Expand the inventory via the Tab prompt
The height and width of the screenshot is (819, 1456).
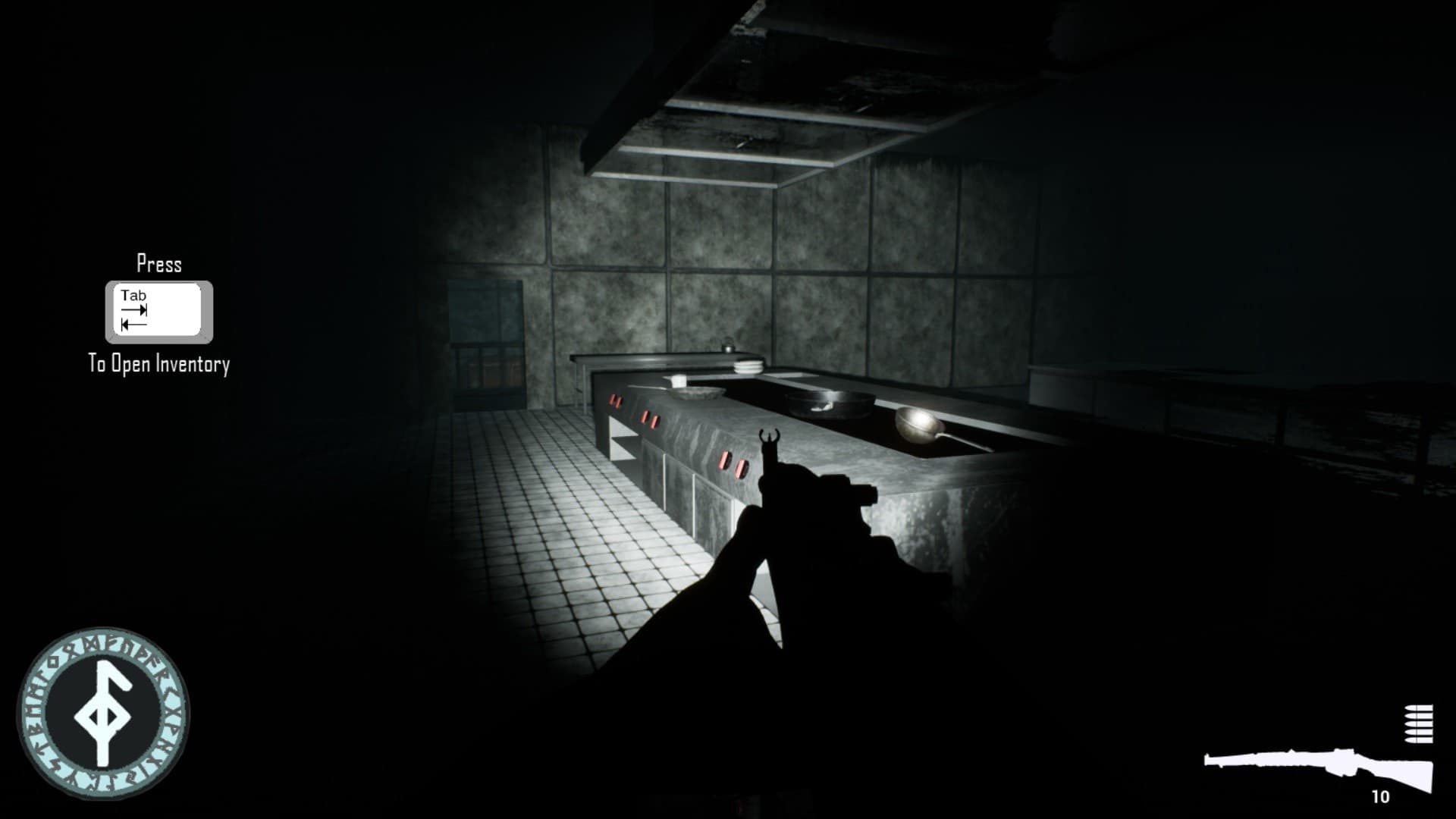[157, 311]
